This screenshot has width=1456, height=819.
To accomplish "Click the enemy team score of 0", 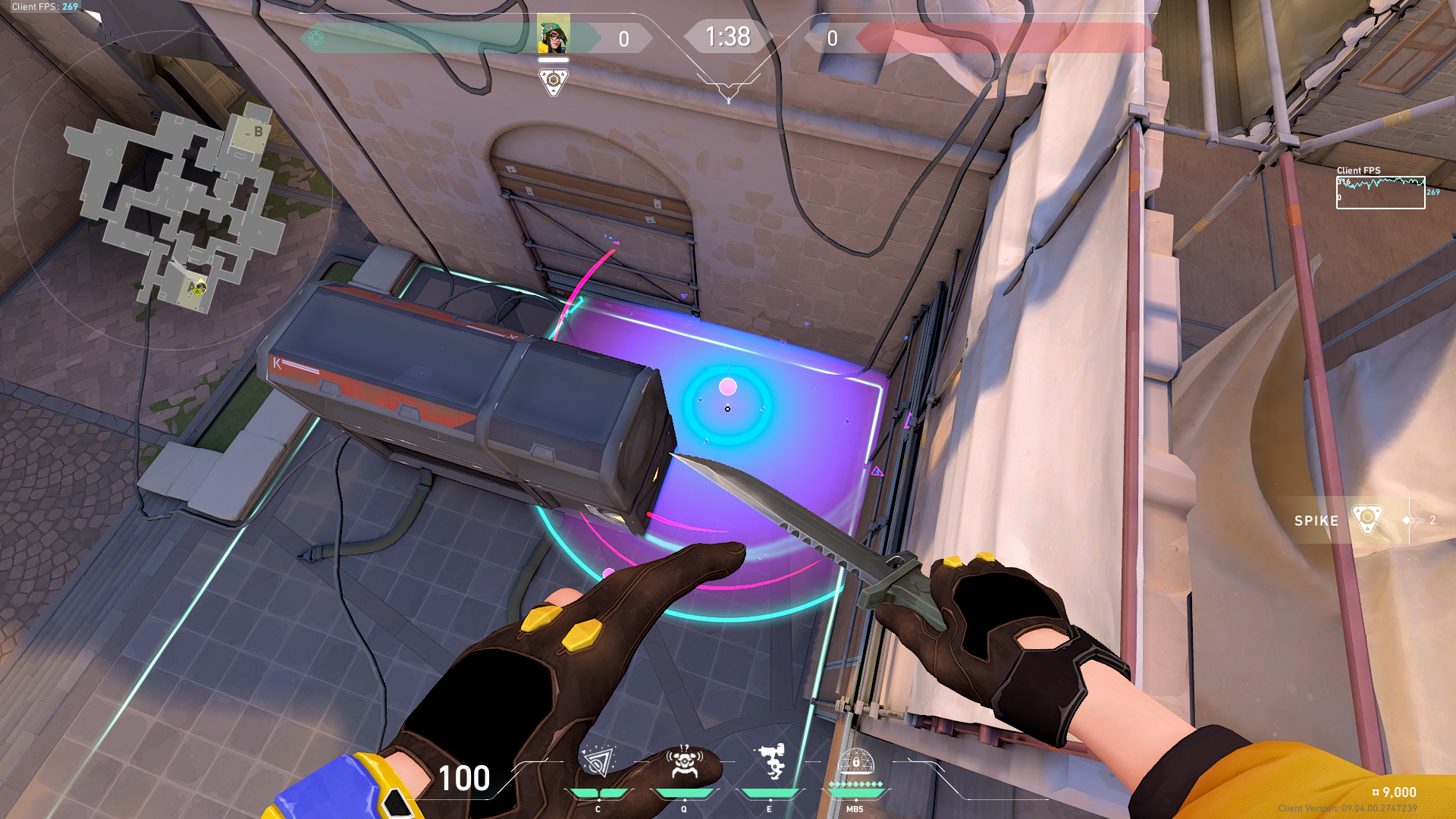I will click(832, 37).
